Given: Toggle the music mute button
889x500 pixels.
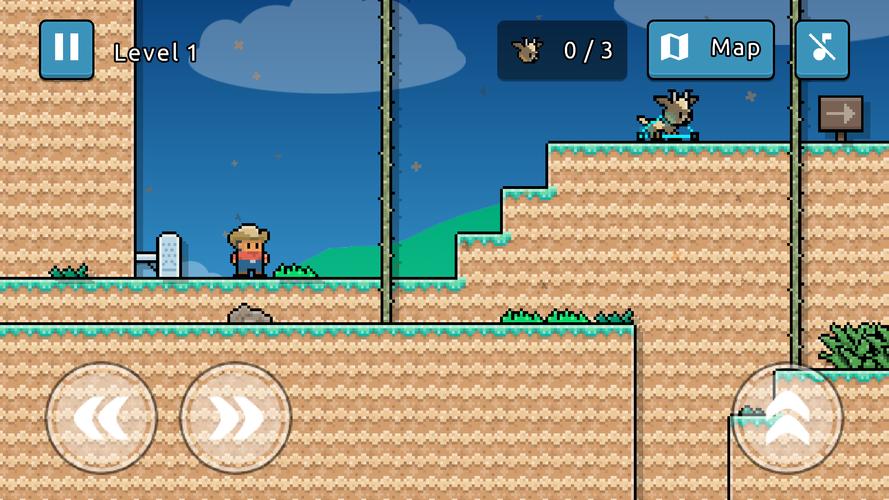Looking at the screenshot, I should [822, 49].
